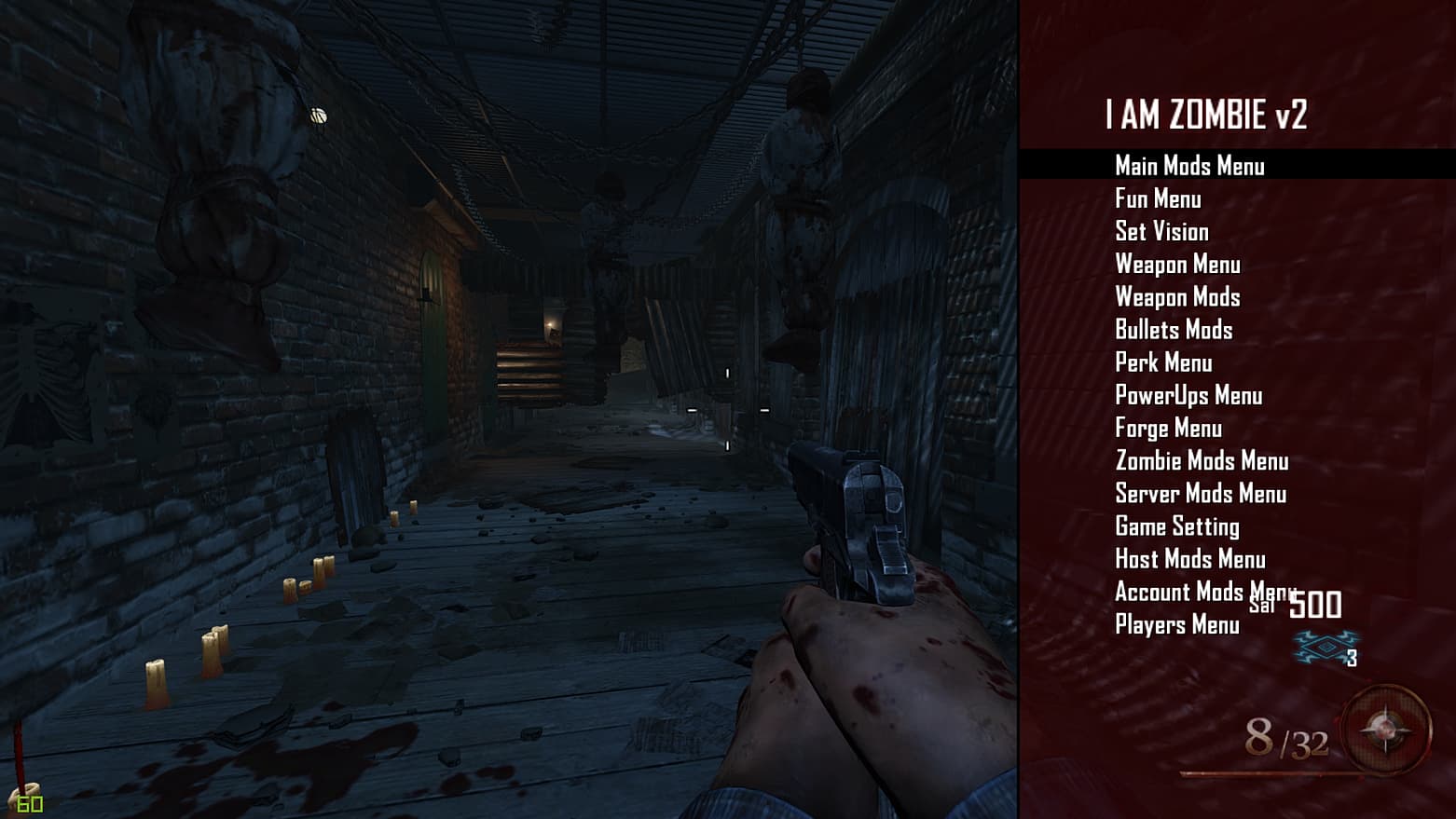Open the Game Setting entry
This screenshot has width=1456, height=819.
pyautogui.click(x=1177, y=526)
